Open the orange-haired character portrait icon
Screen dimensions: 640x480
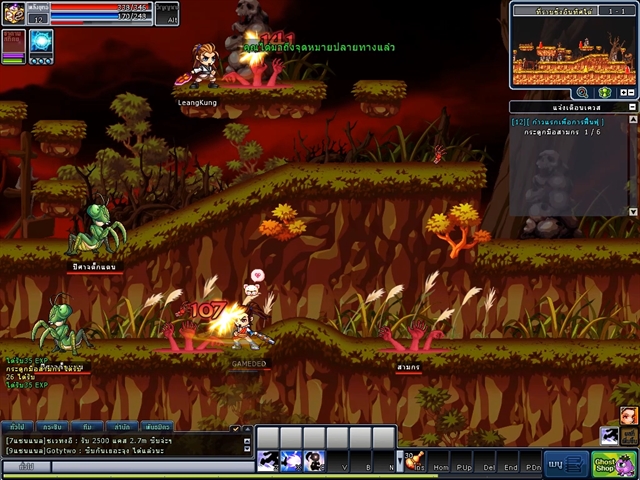pos(627,415)
